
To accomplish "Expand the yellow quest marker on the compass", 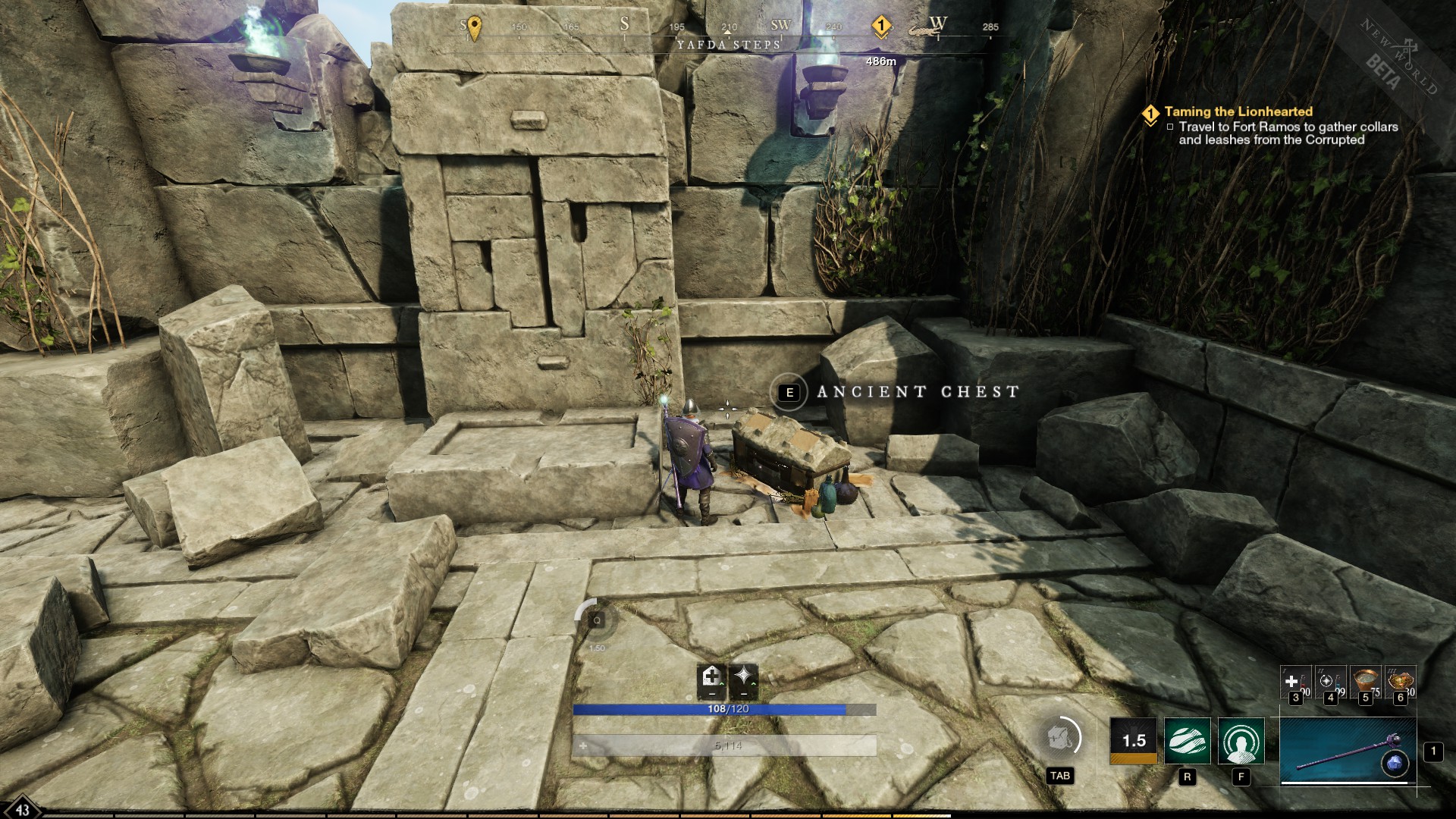I will pyautogui.click(x=880, y=25).
